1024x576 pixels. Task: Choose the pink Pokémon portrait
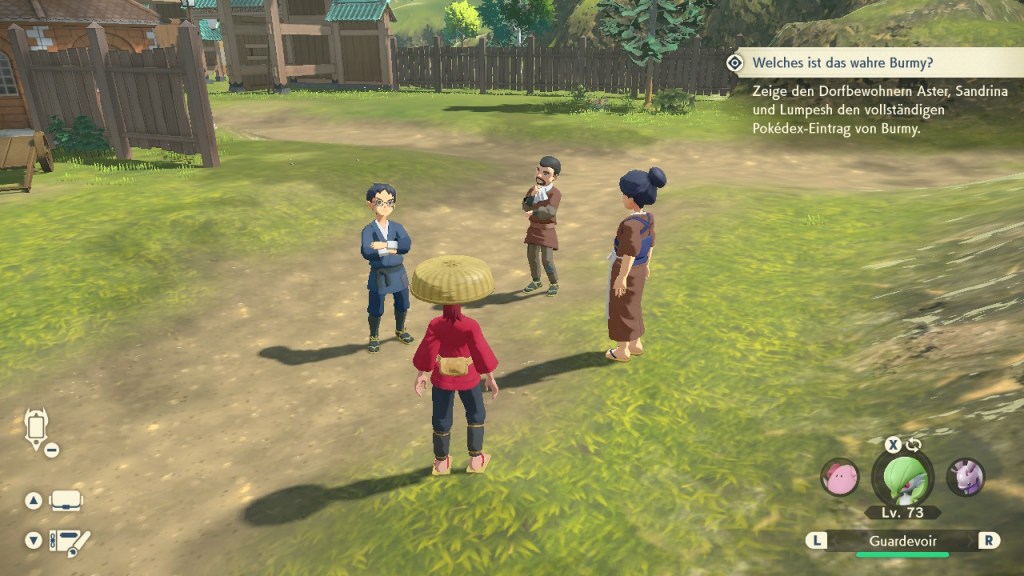tap(839, 477)
